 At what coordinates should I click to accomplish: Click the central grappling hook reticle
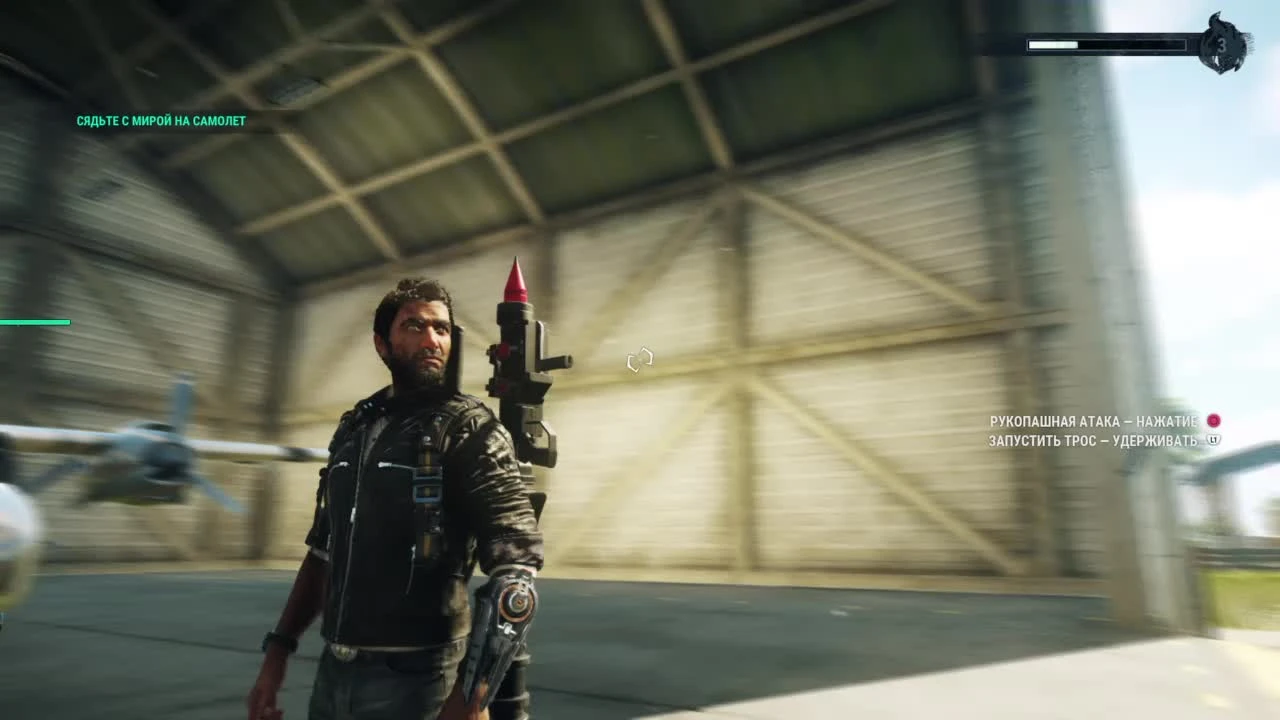[x=640, y=360]
